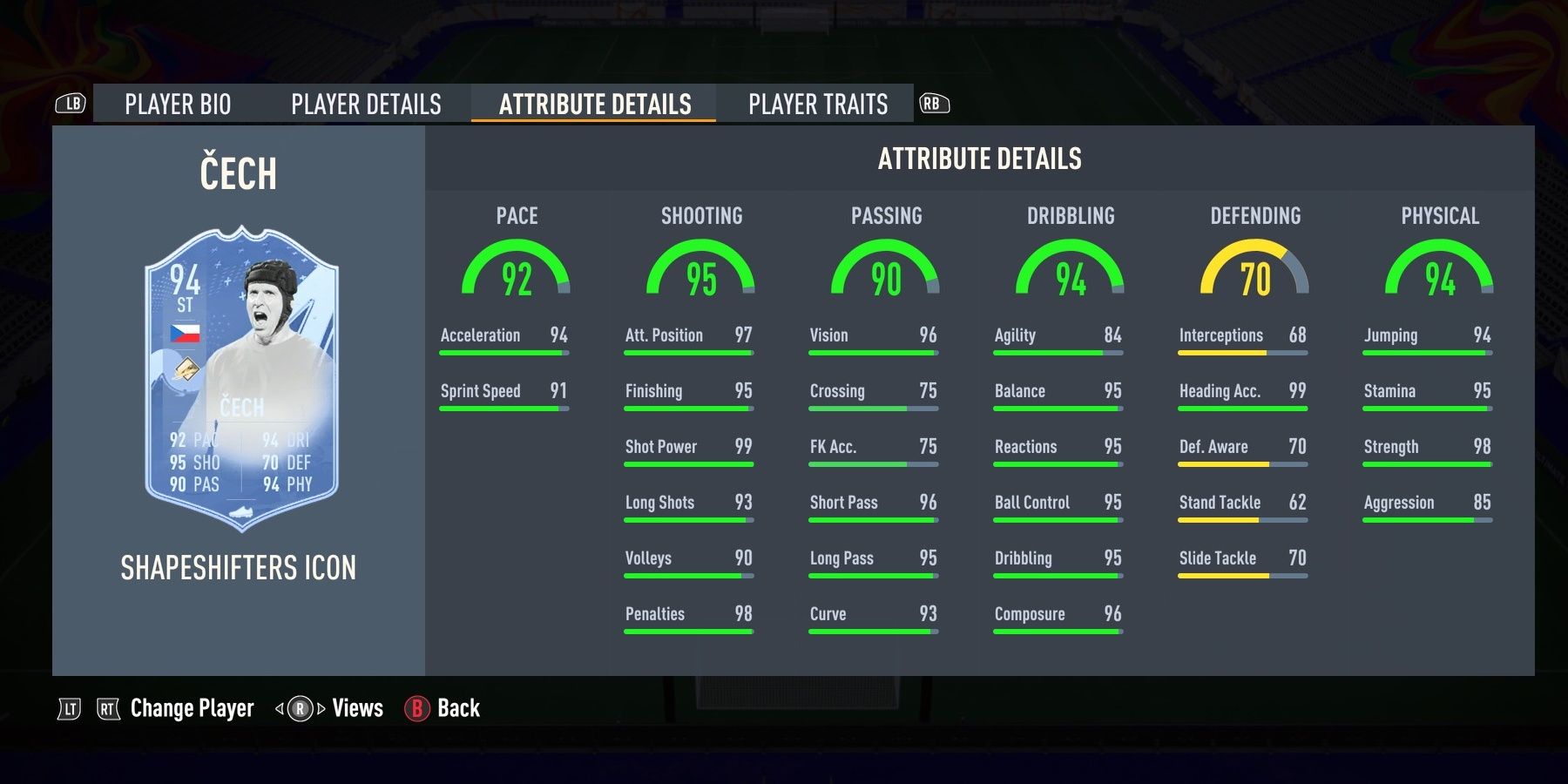Click the Shot Power 99 progress bar
The width and height of the screenshot is (1568, 784).
tap(688, 463)
